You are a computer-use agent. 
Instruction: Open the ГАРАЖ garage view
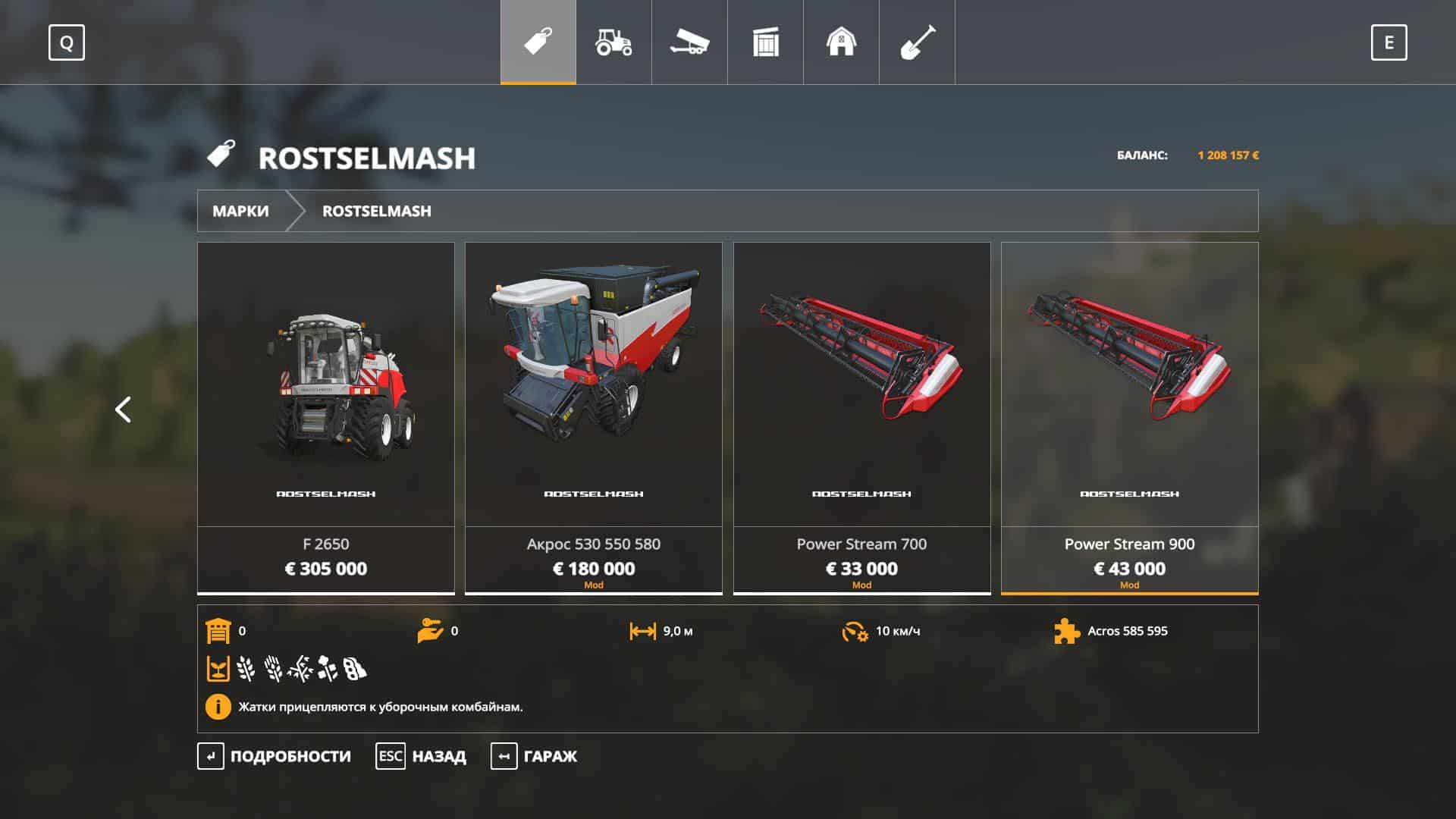[535, 756]
